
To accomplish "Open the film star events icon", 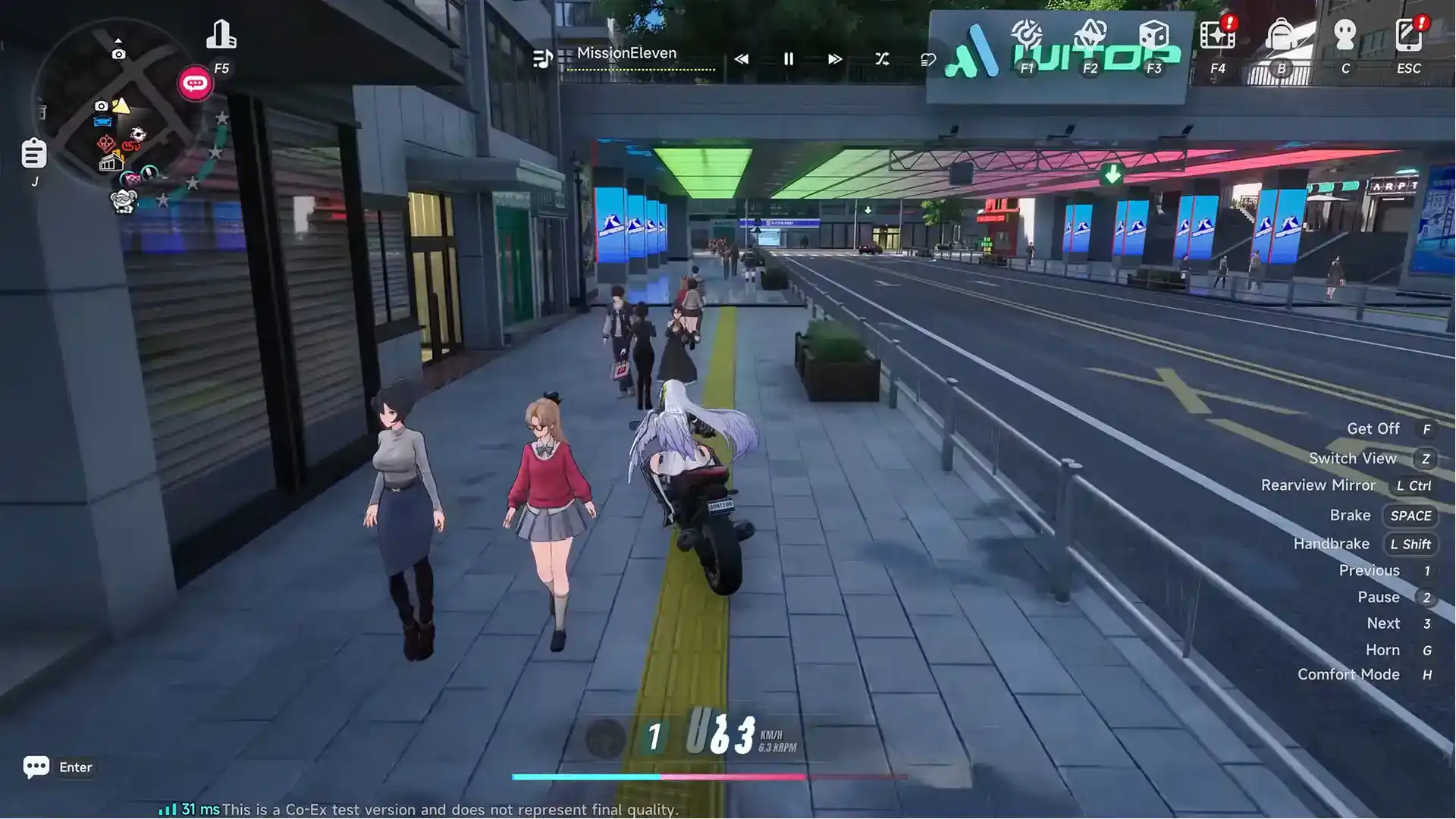I will point(1217,36).
